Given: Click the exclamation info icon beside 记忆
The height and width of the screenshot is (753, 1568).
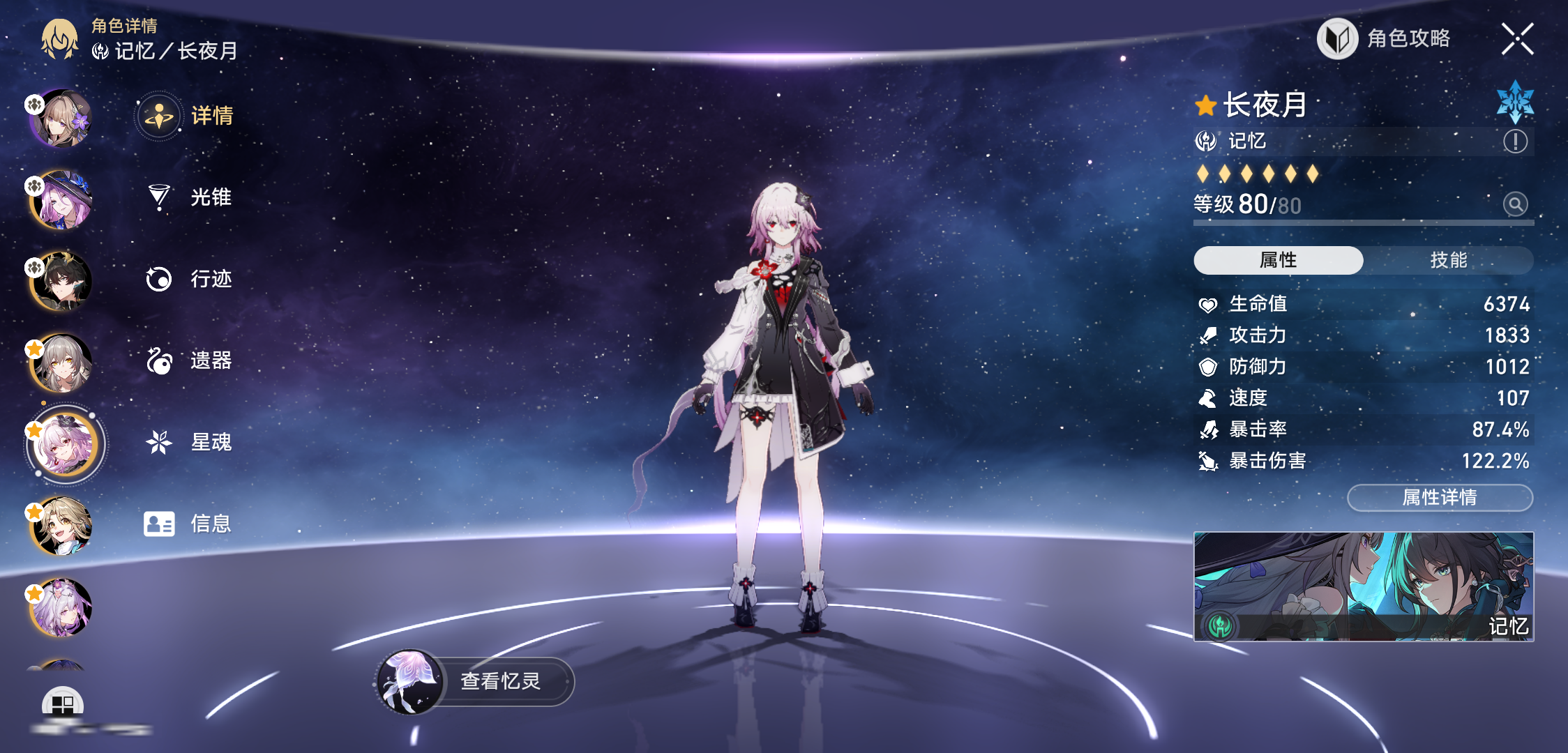Looking at the screenshot, I should pos(1515,142).
